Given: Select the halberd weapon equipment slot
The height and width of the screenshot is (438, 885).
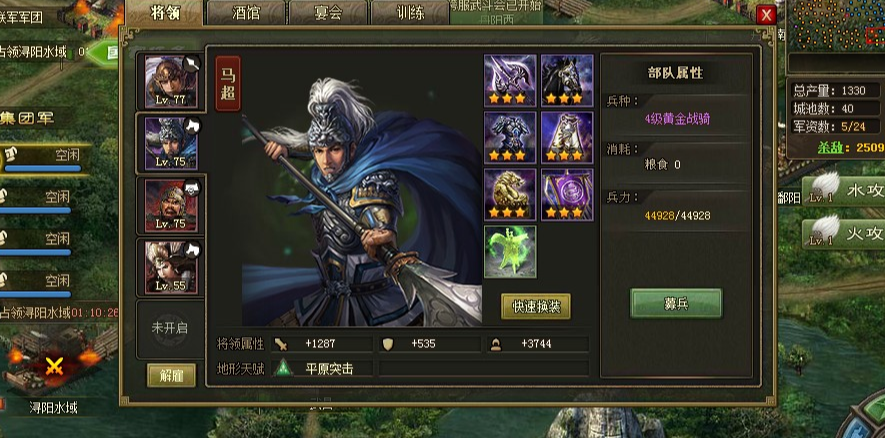Looking at the screenshot, I should click(510, 80).
